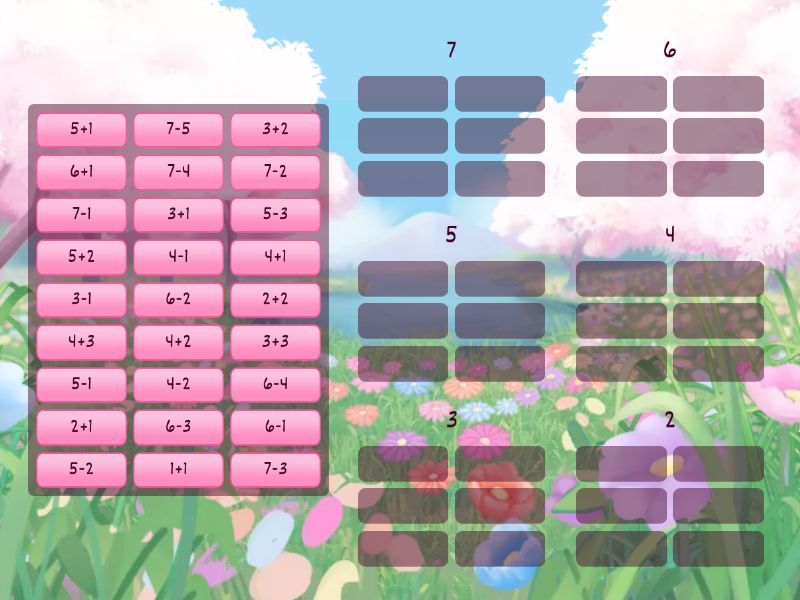This screenshot has height=600, width=800.
Task: Click the 6+1 tile
Action: (x=81, y=172)
